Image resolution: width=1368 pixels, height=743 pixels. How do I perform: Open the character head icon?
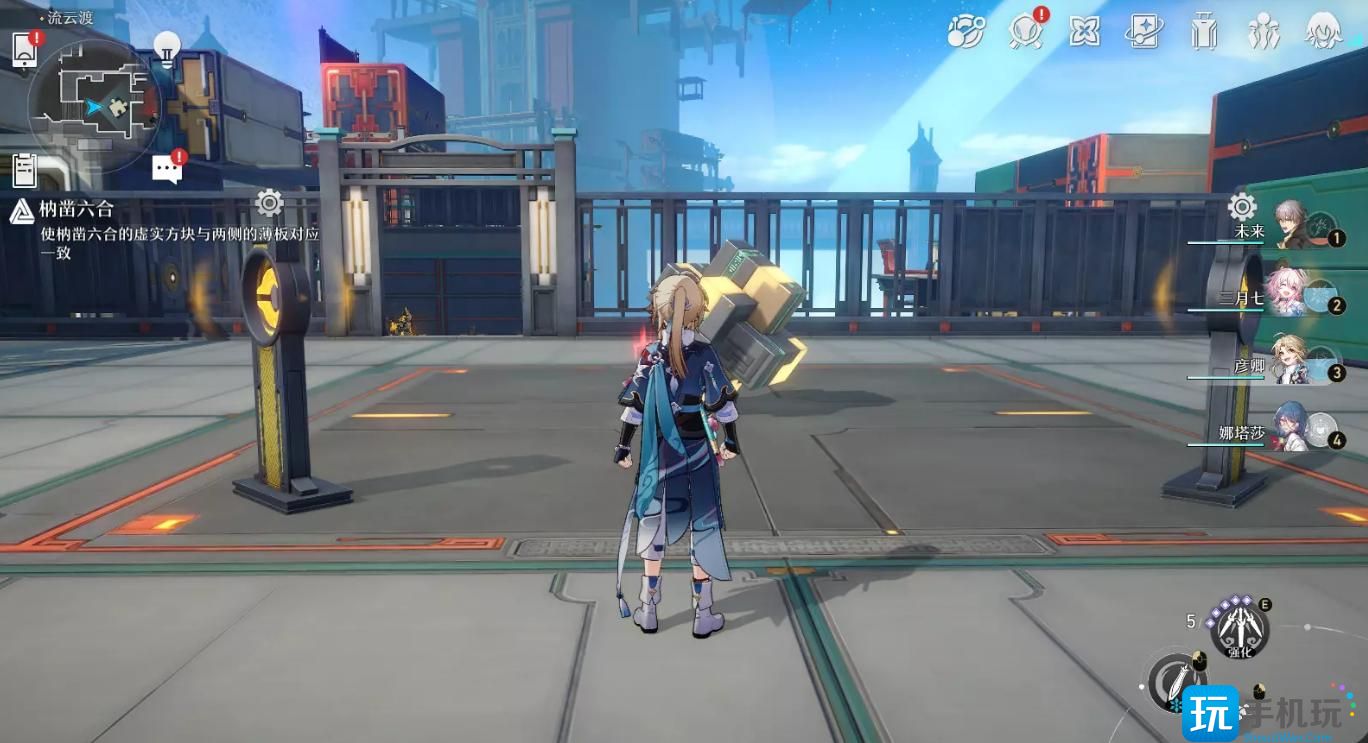pos(1324,32)
